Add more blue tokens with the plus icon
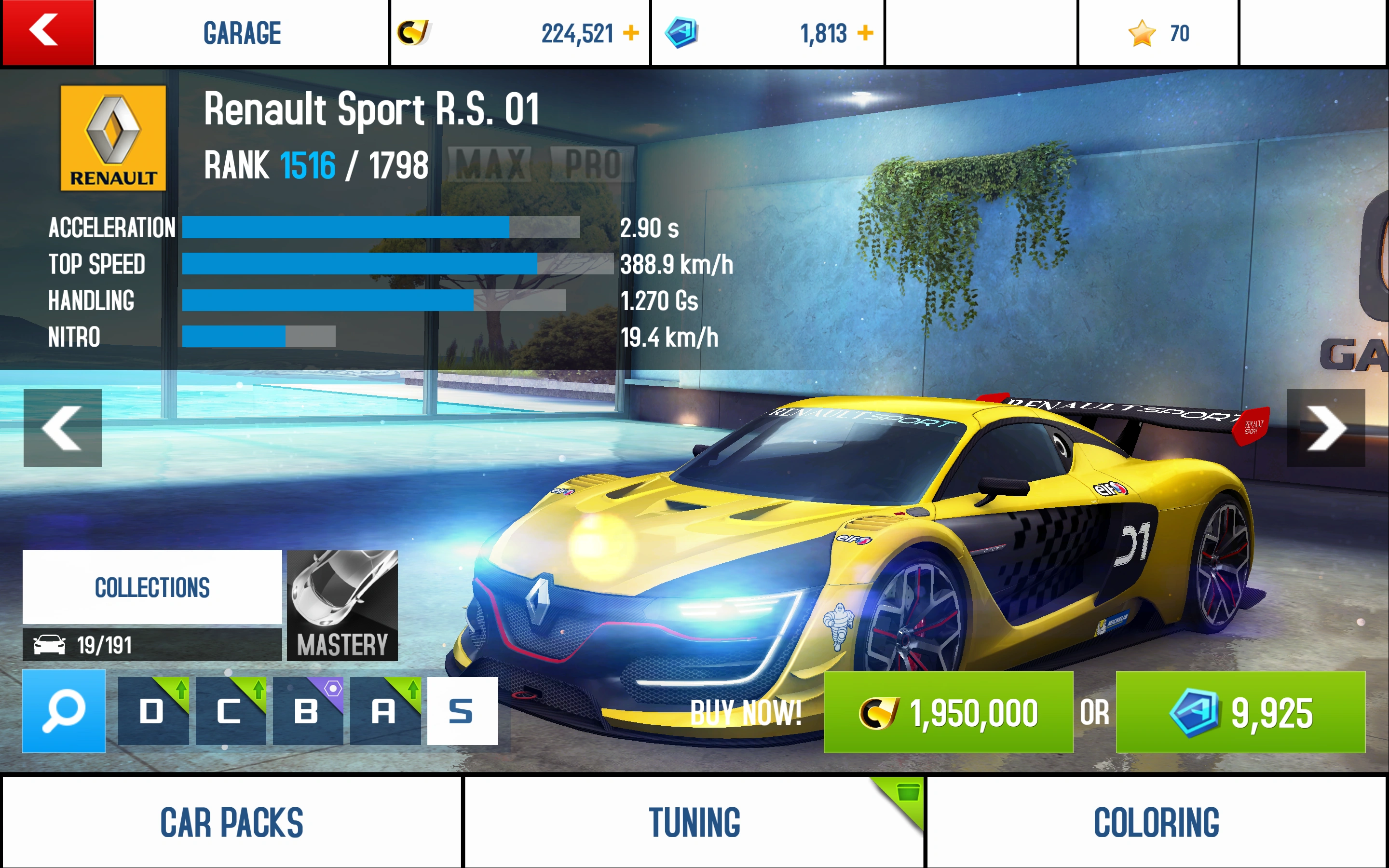Screen dimensions: 1389x868 865,33
